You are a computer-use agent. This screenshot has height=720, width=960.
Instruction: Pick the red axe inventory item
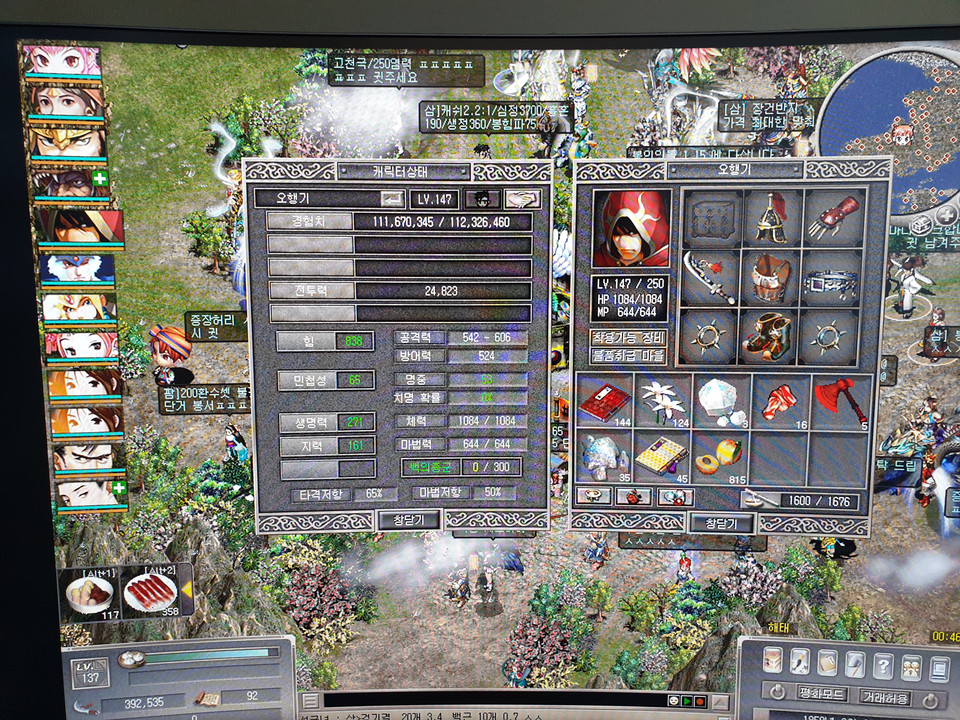pos(839,402)
